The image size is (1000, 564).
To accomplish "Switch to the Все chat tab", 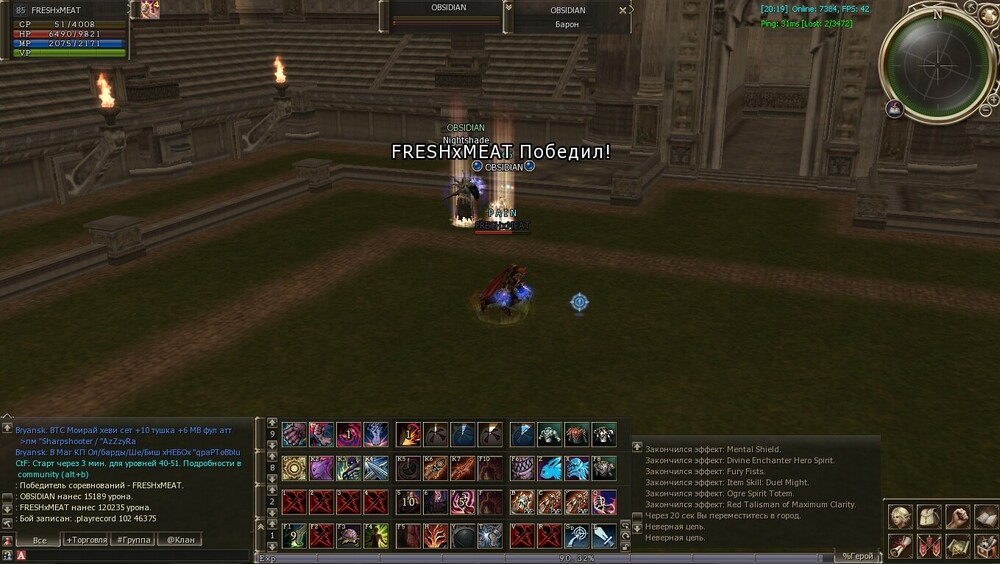I will pos(38,540).
